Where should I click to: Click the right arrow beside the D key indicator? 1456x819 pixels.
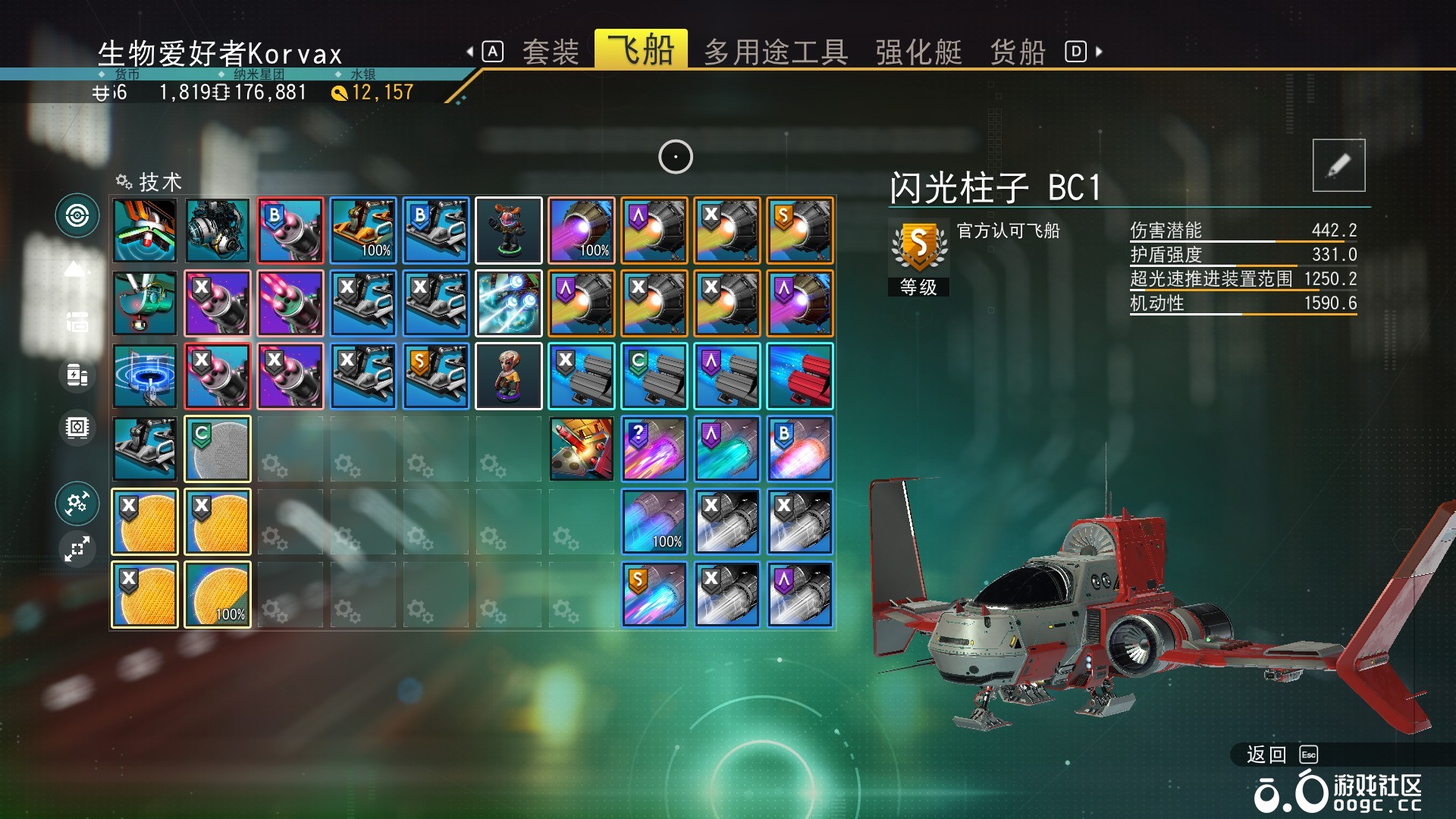(1099, 52)
